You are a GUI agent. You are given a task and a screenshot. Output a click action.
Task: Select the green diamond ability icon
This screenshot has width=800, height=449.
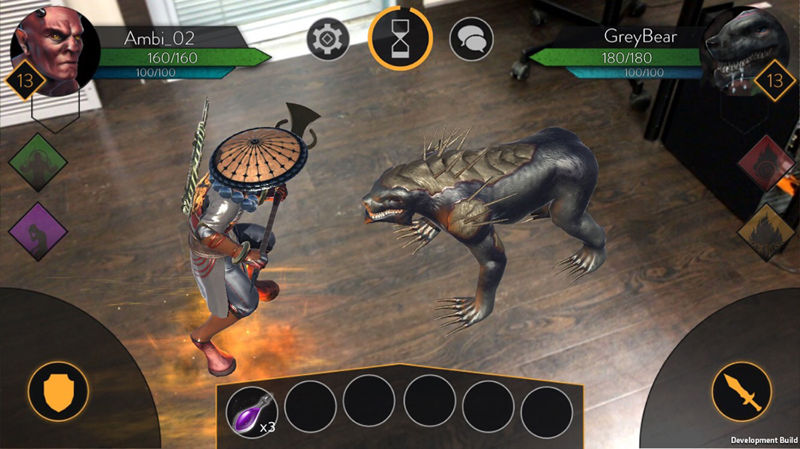(x=38, y=163)
